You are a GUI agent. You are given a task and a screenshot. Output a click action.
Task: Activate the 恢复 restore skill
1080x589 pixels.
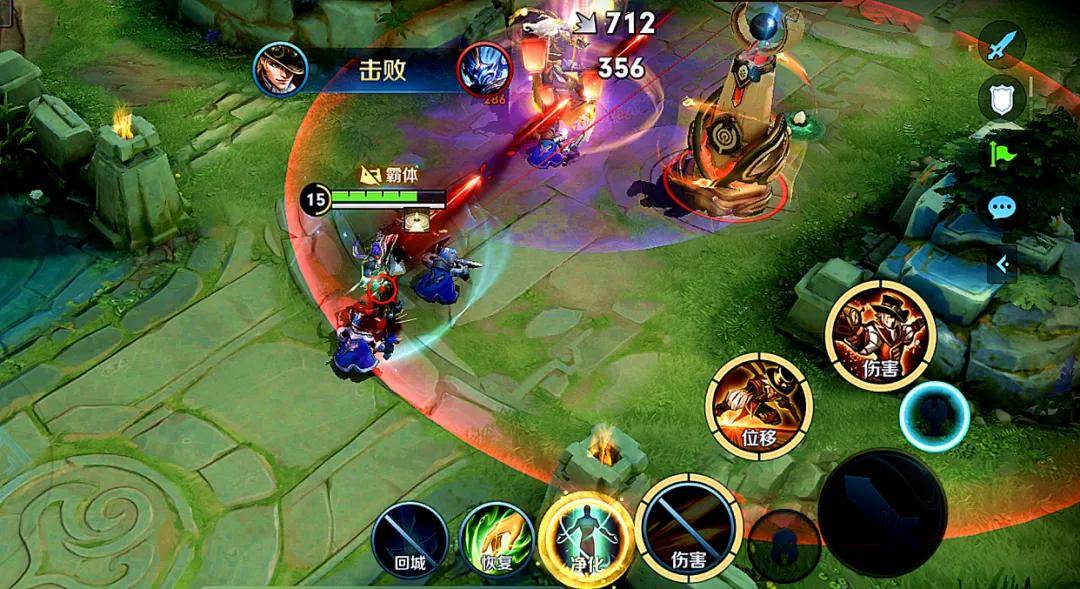click(x=497, y=543)
